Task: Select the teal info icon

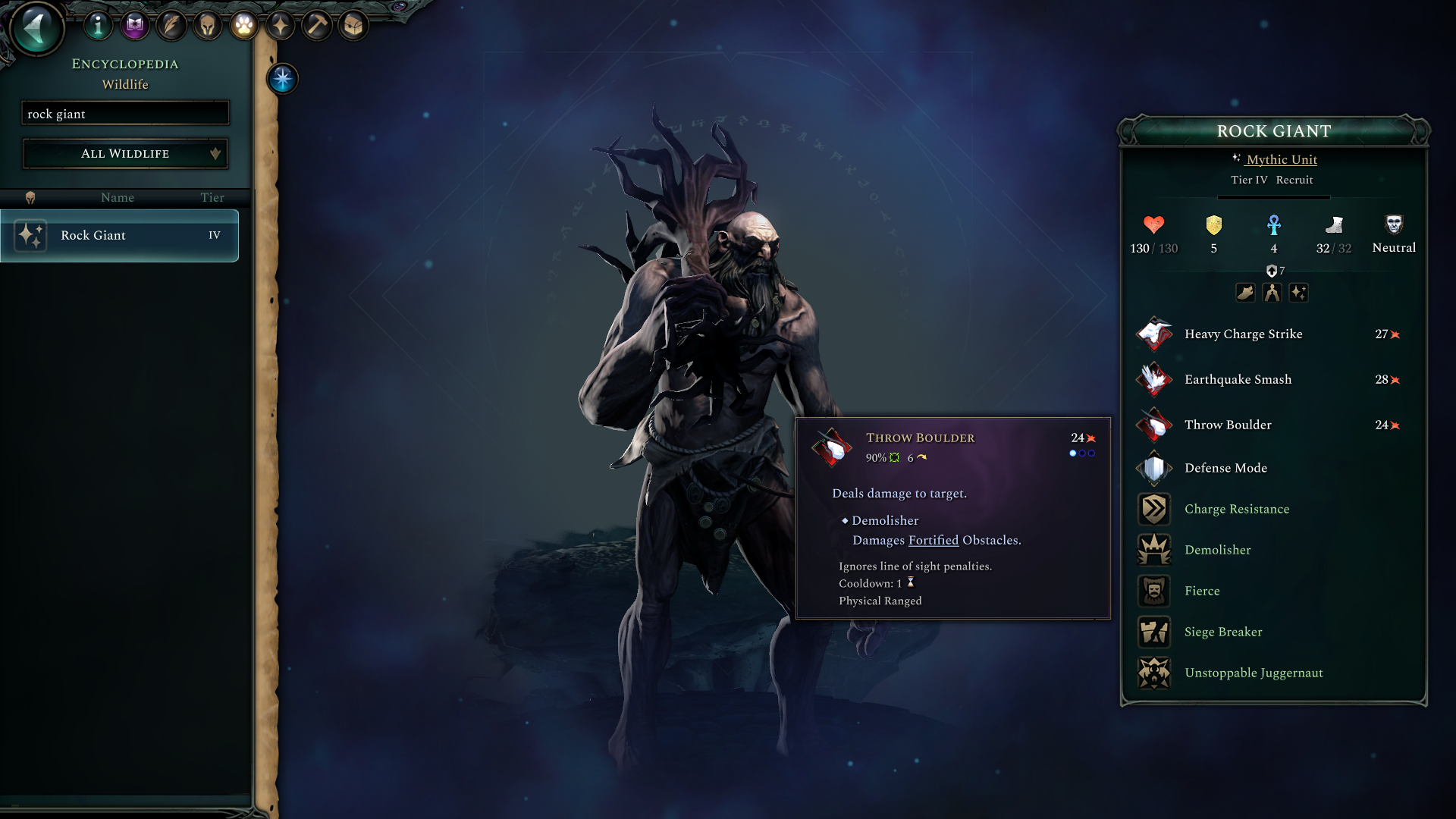Action: coord(98,25)
